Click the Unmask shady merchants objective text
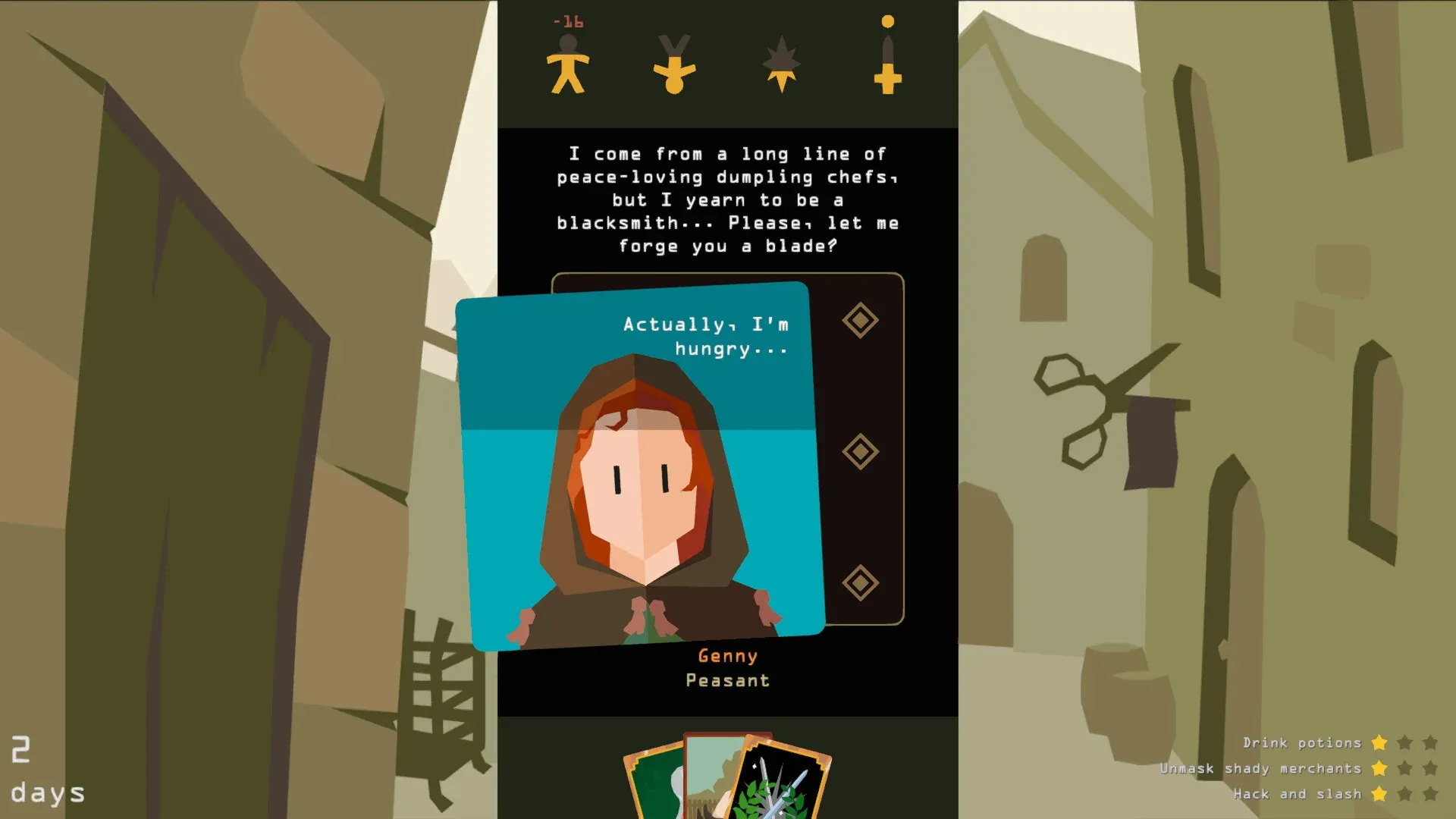Screen dimensions: 1456x819 [x=1262, y=768]
